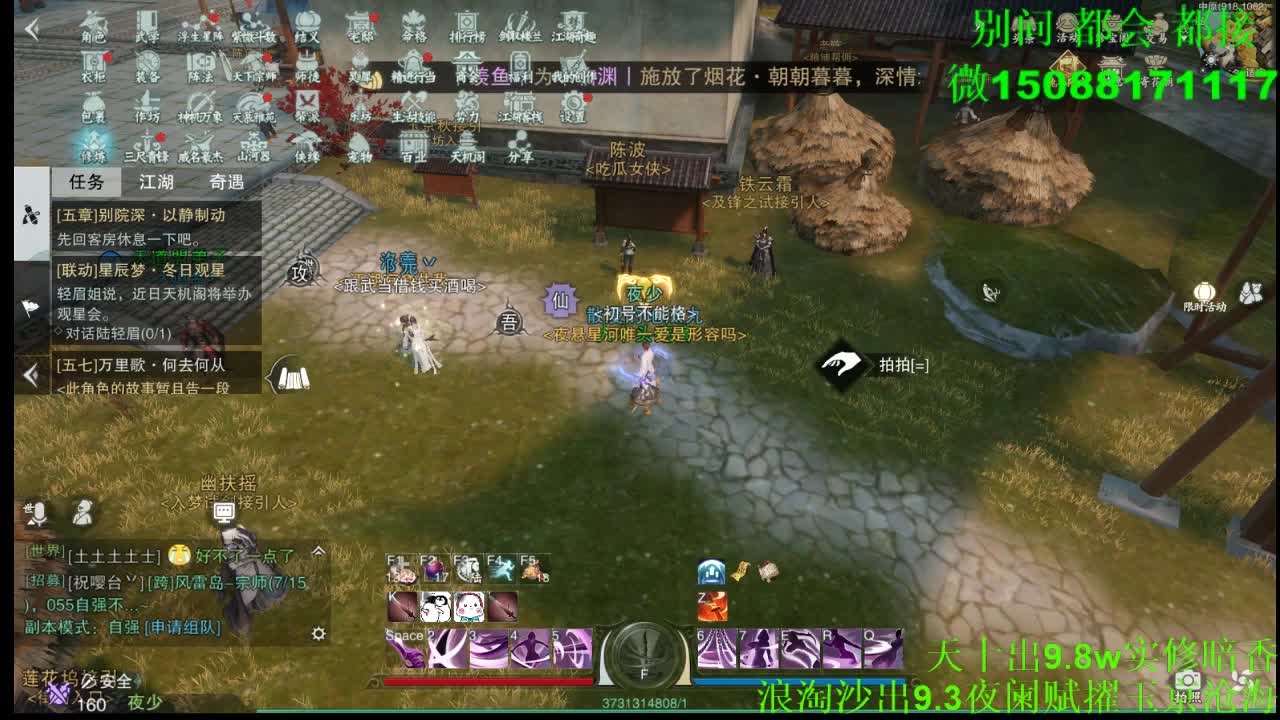1280x720 pixels.
Task: Click the chat settings gear expander
Action: pyautogui.click(x=318, y=633)
